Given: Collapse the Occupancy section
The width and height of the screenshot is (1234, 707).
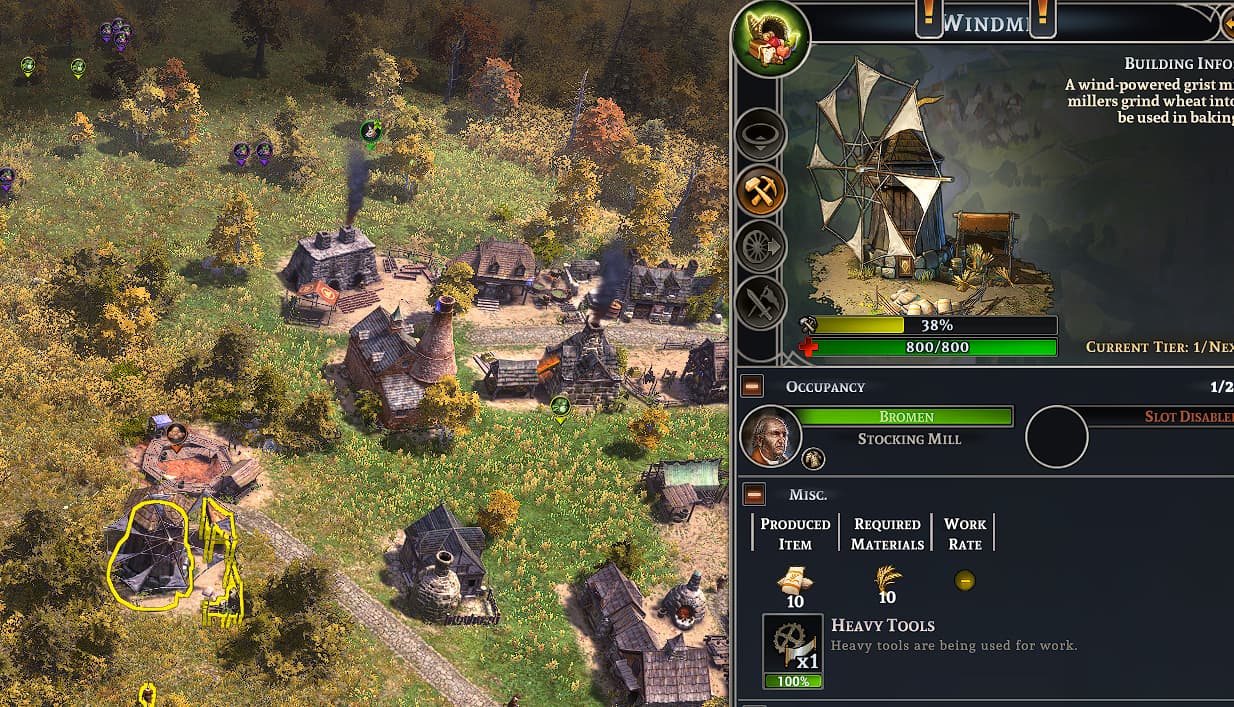Looking at the screenshot, I should 753,386.
